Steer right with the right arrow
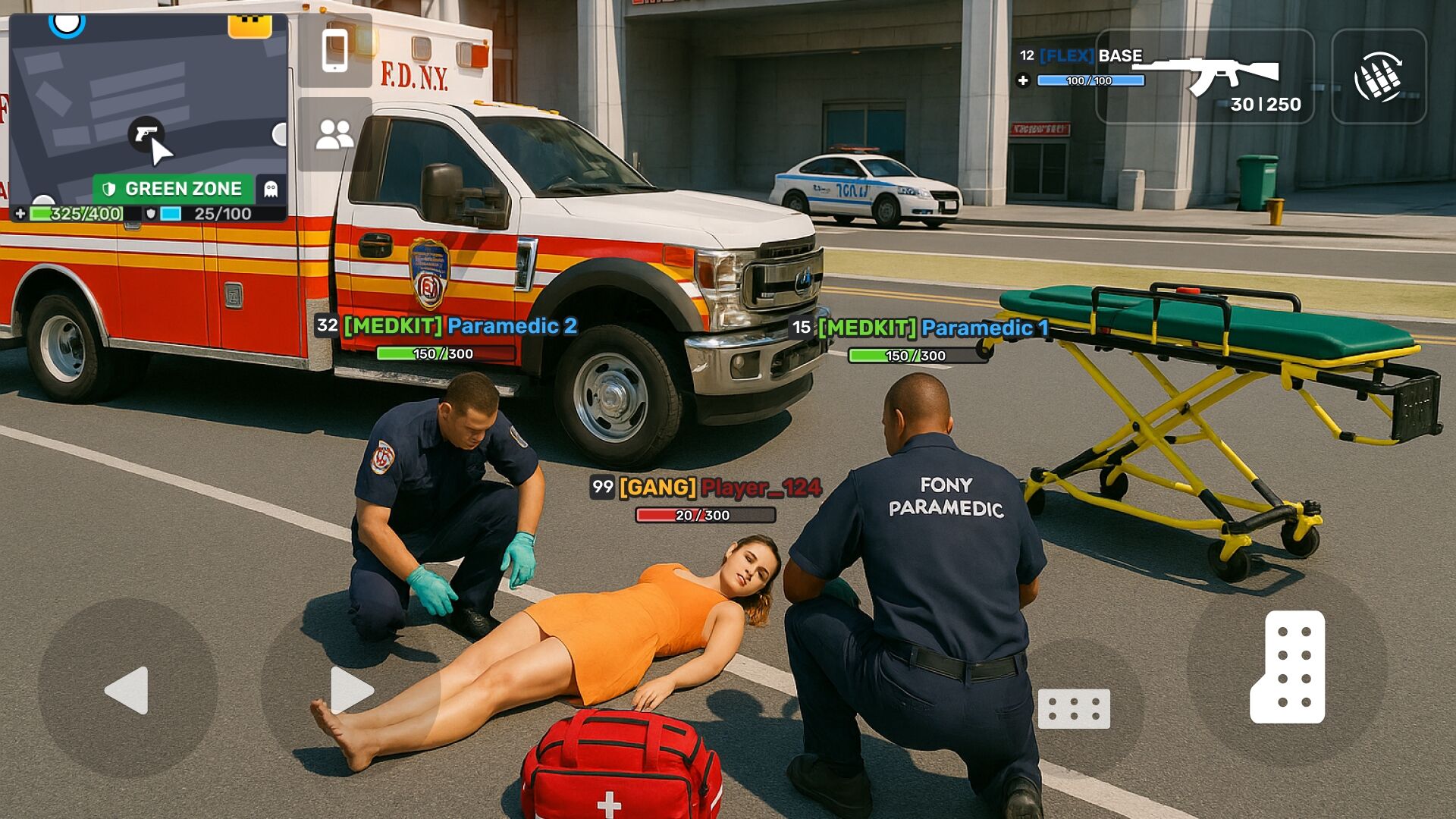 point(351,689)
